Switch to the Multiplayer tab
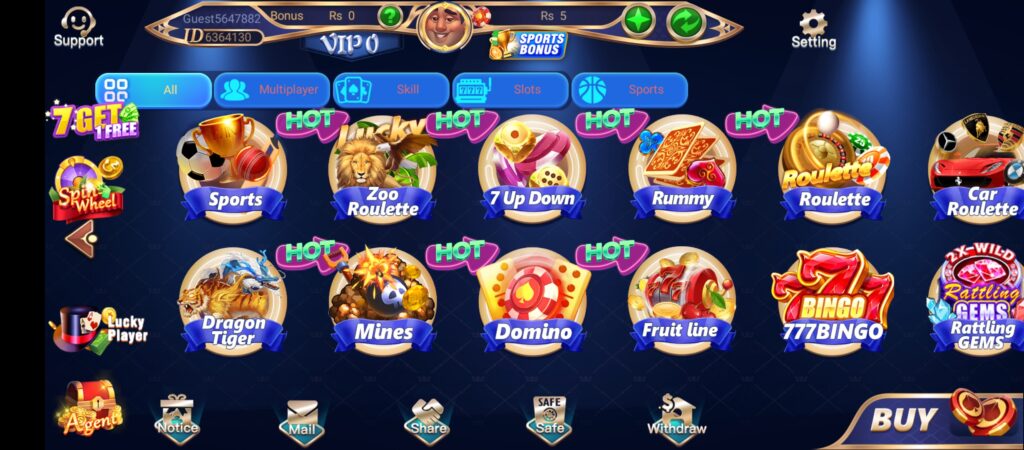The image size is (1024, 450). coord(272,90)
